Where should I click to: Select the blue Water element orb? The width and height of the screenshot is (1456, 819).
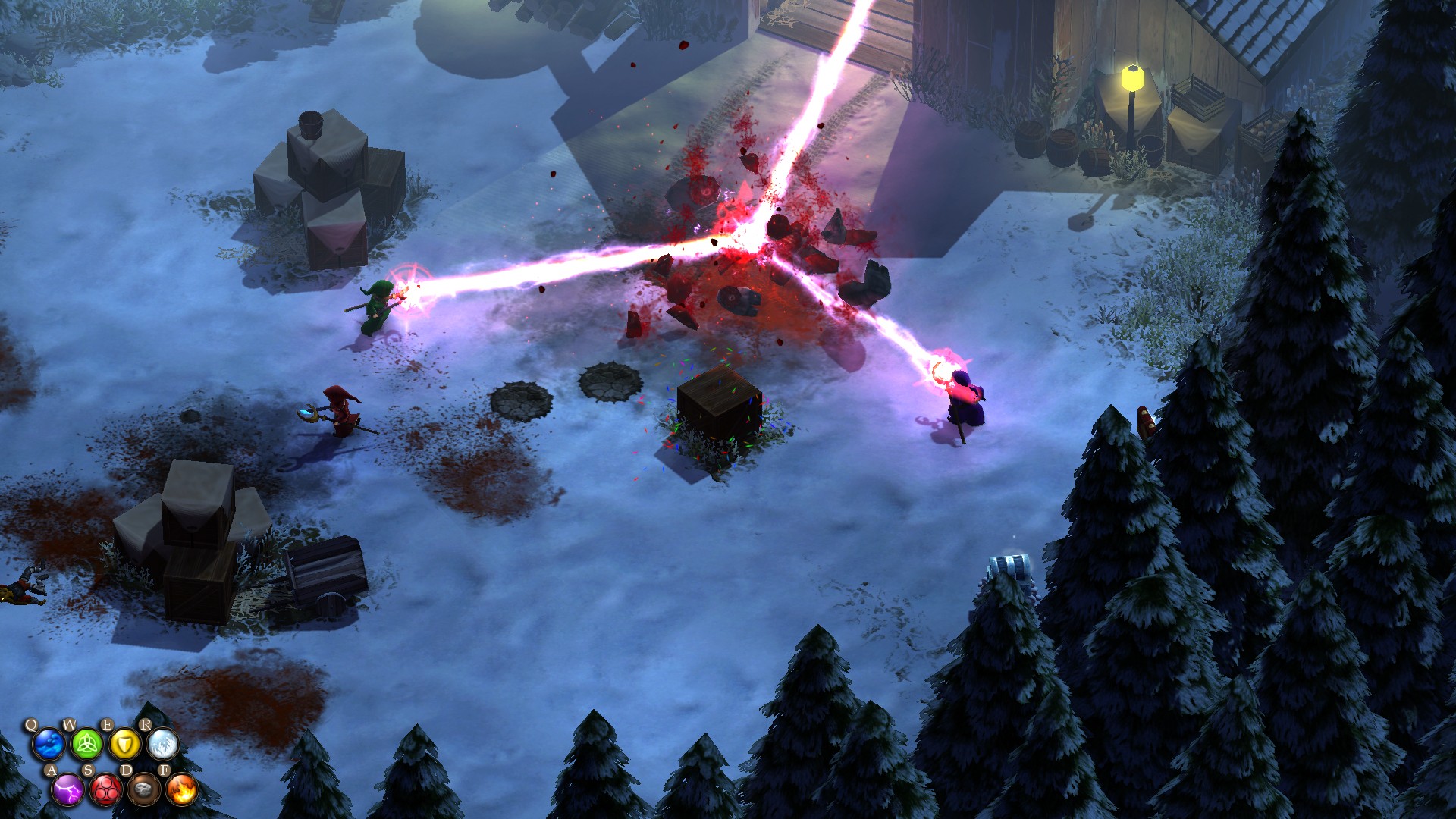49,745
